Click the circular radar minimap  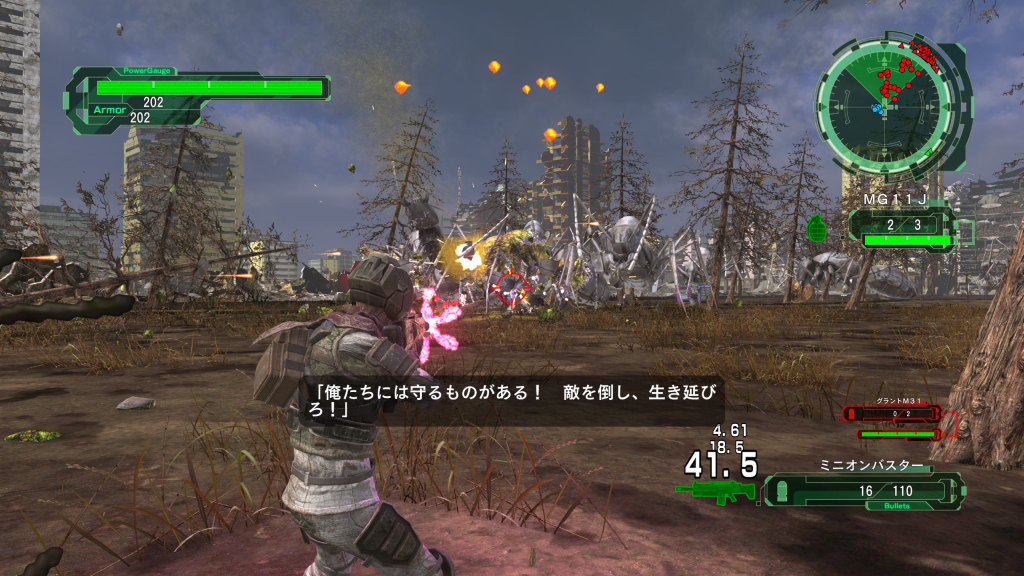coord(882,103)
